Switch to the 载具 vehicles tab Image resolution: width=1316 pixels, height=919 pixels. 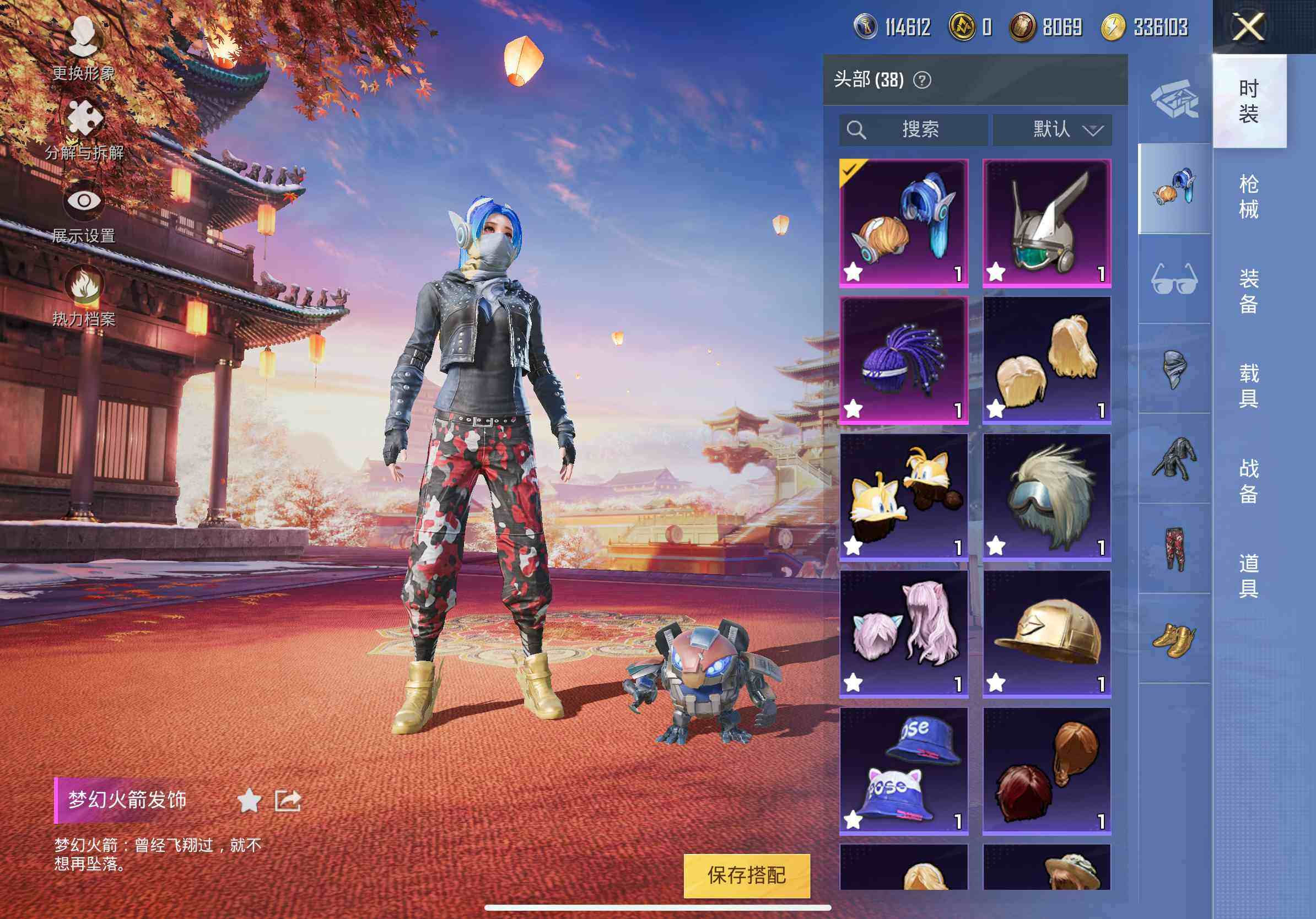(1248, 386)
